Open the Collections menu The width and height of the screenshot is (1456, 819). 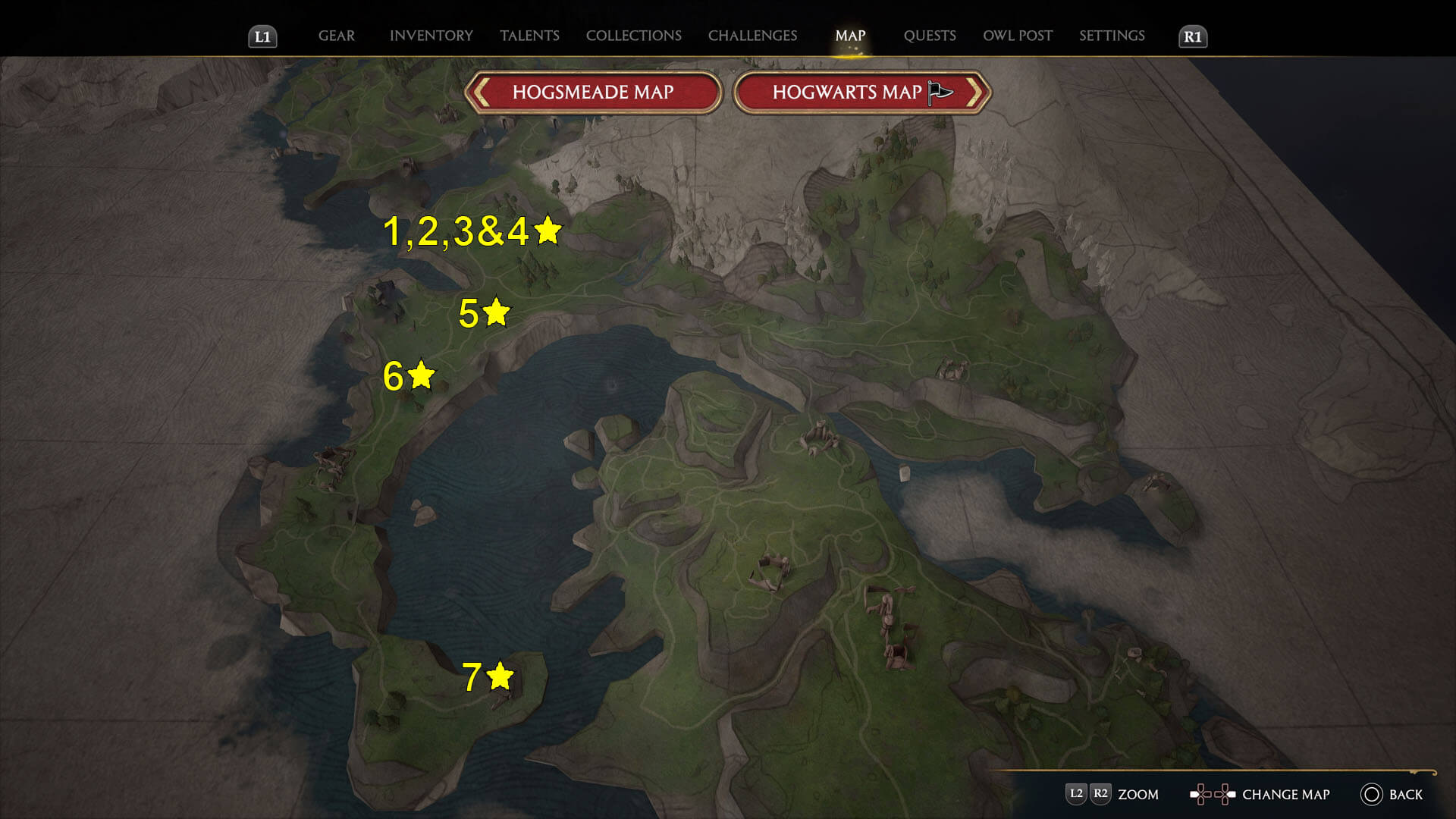point(633,35)
